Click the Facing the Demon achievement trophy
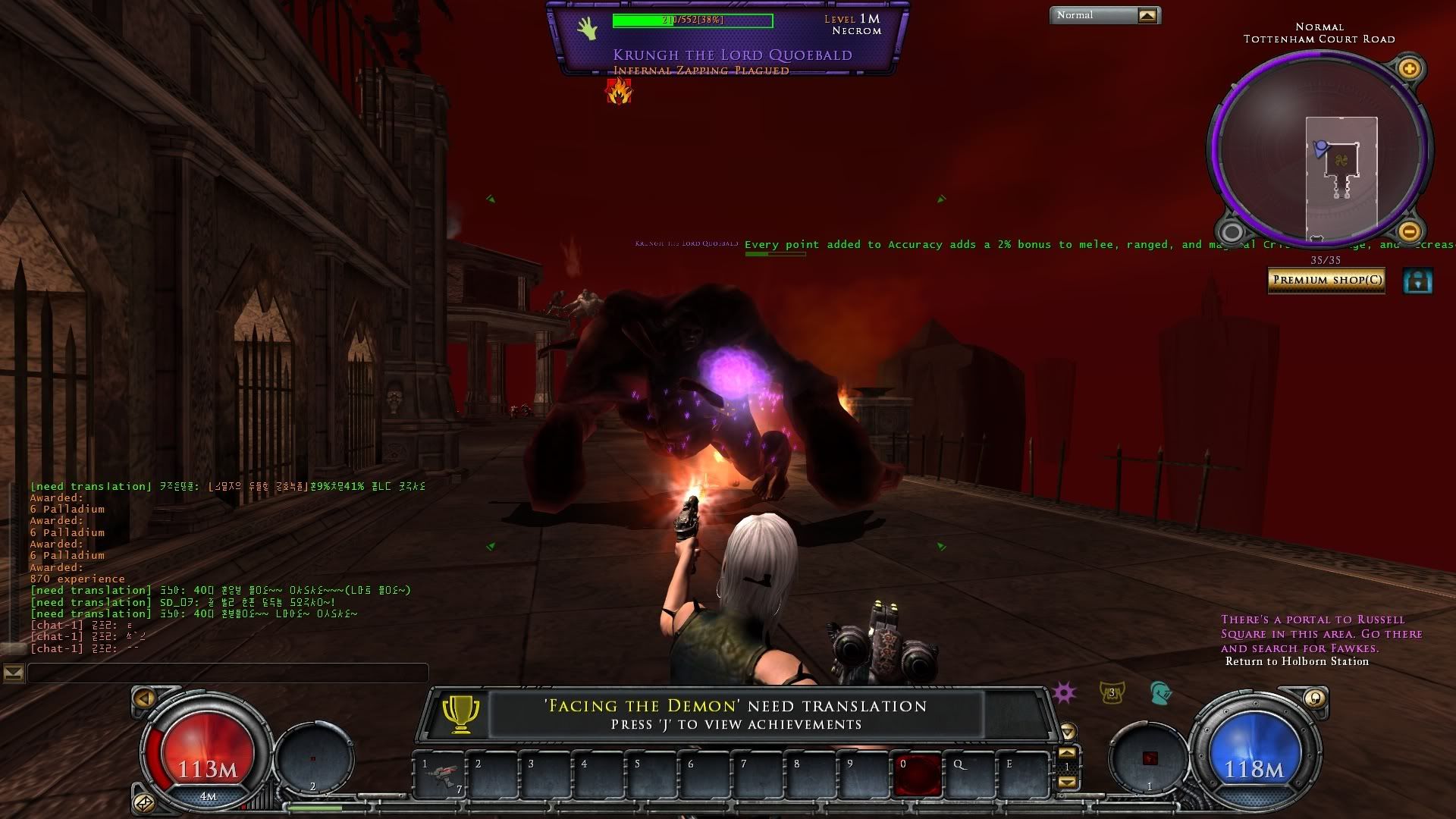Screen dimensions: 1456x819 click(x=460, y=714)
